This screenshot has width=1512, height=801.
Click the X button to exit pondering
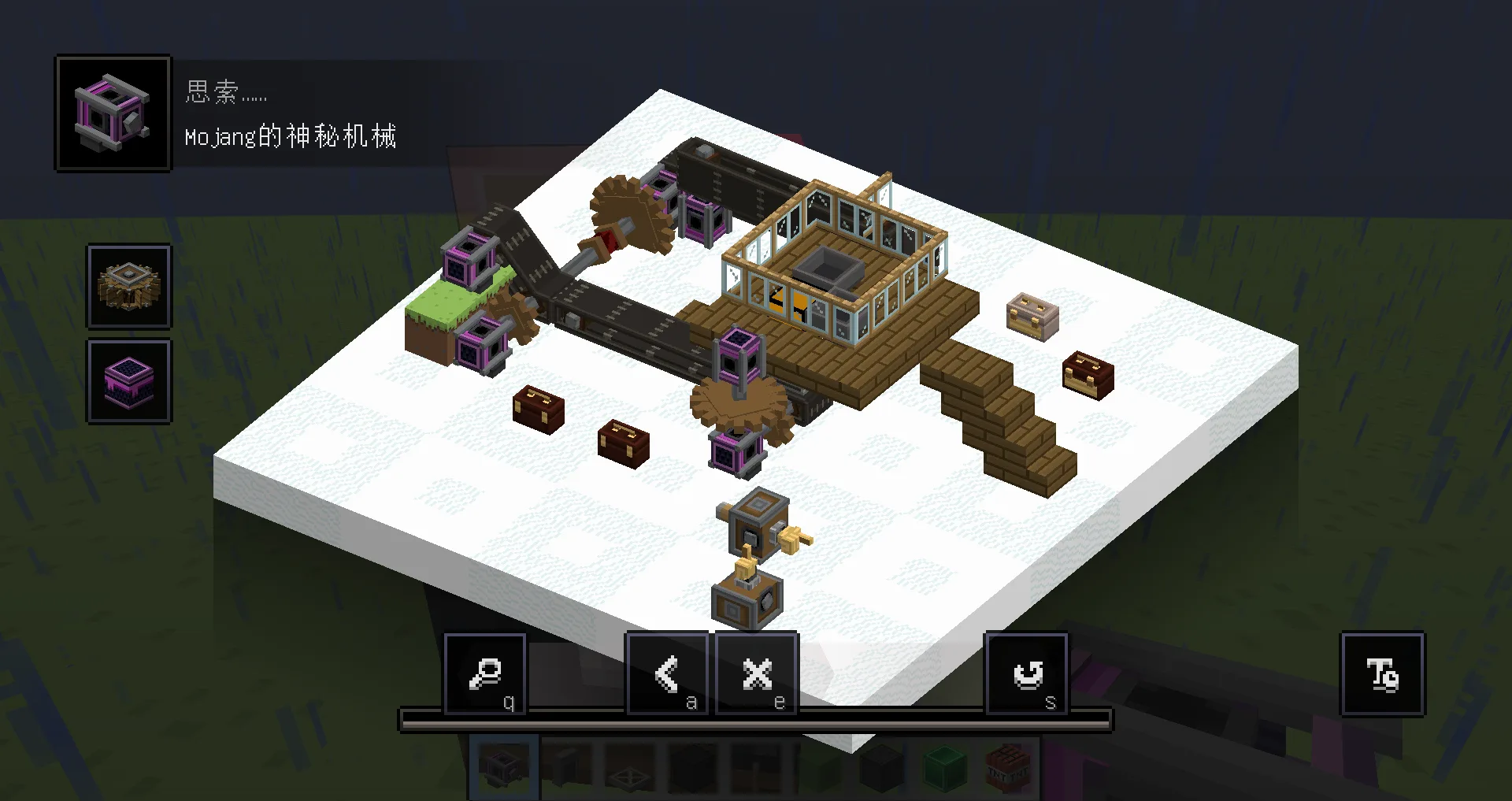pyautogui.click(x=756, y=674)
